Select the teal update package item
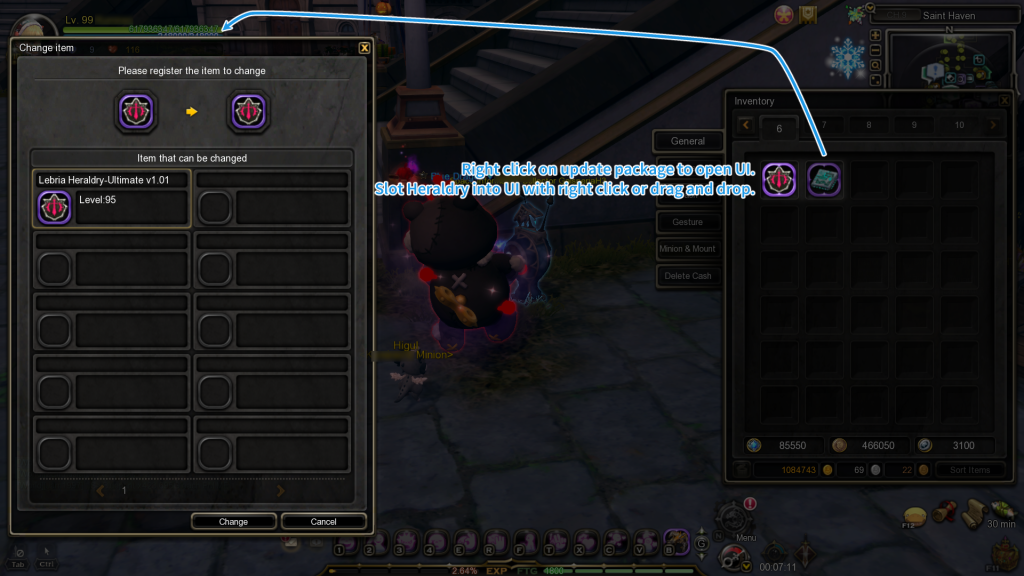The width and height of the screenshot is (1024, 576). point(824,179)
